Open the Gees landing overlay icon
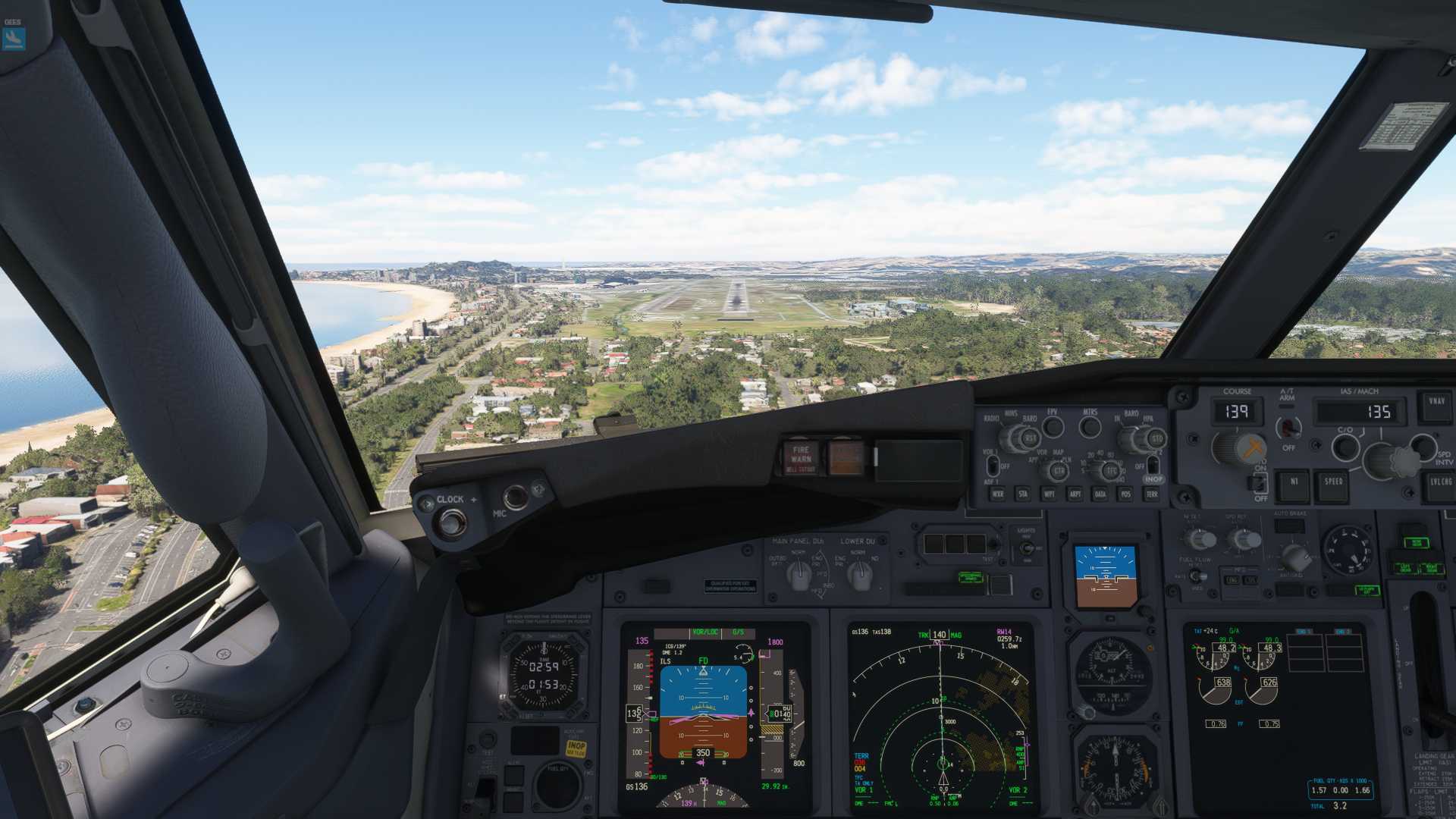Screen dimensions: 1456x819 (x=14, y=38)
